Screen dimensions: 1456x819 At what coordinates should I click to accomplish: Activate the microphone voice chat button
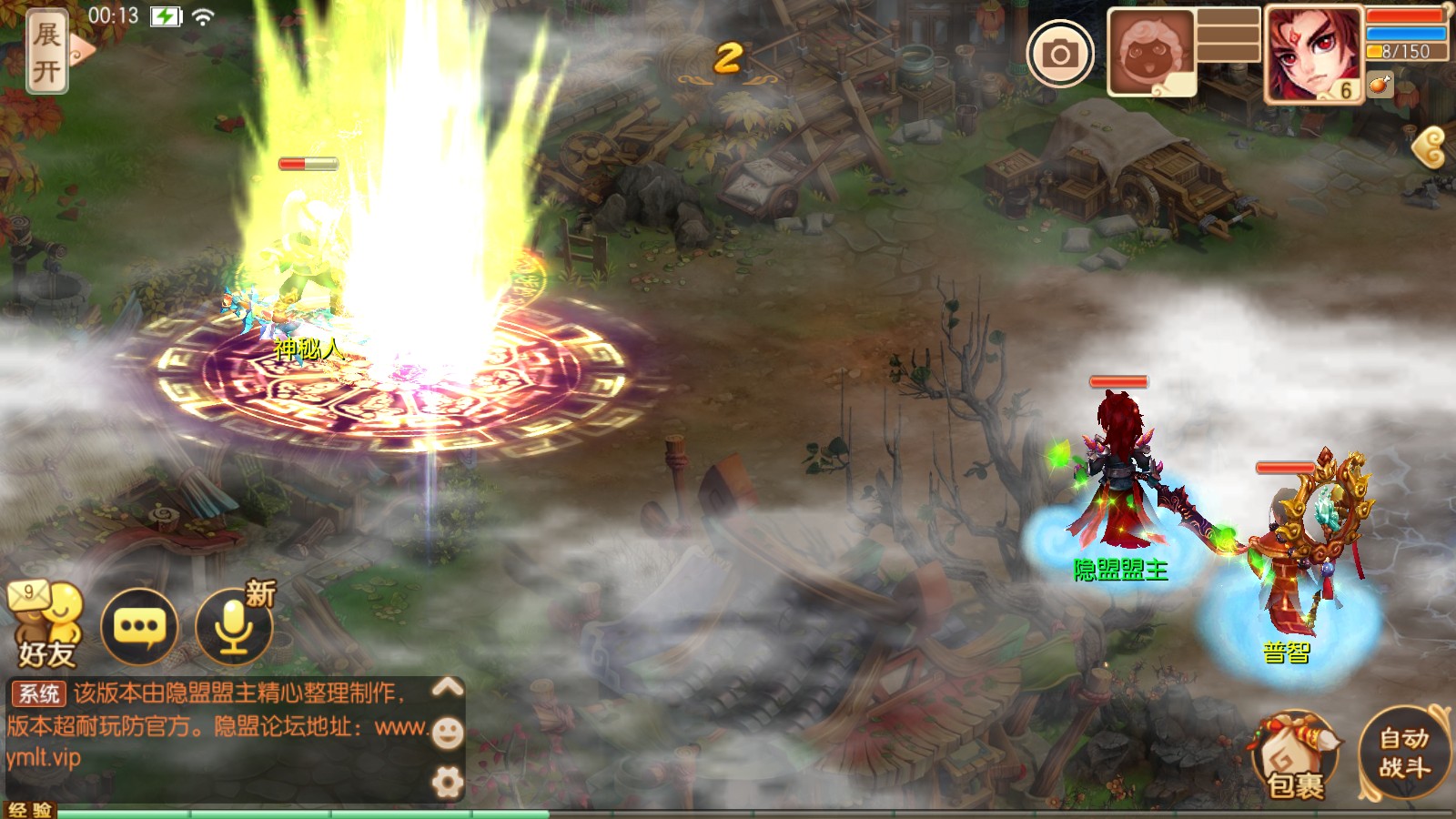pyautogui.click(x=234, y=626)
